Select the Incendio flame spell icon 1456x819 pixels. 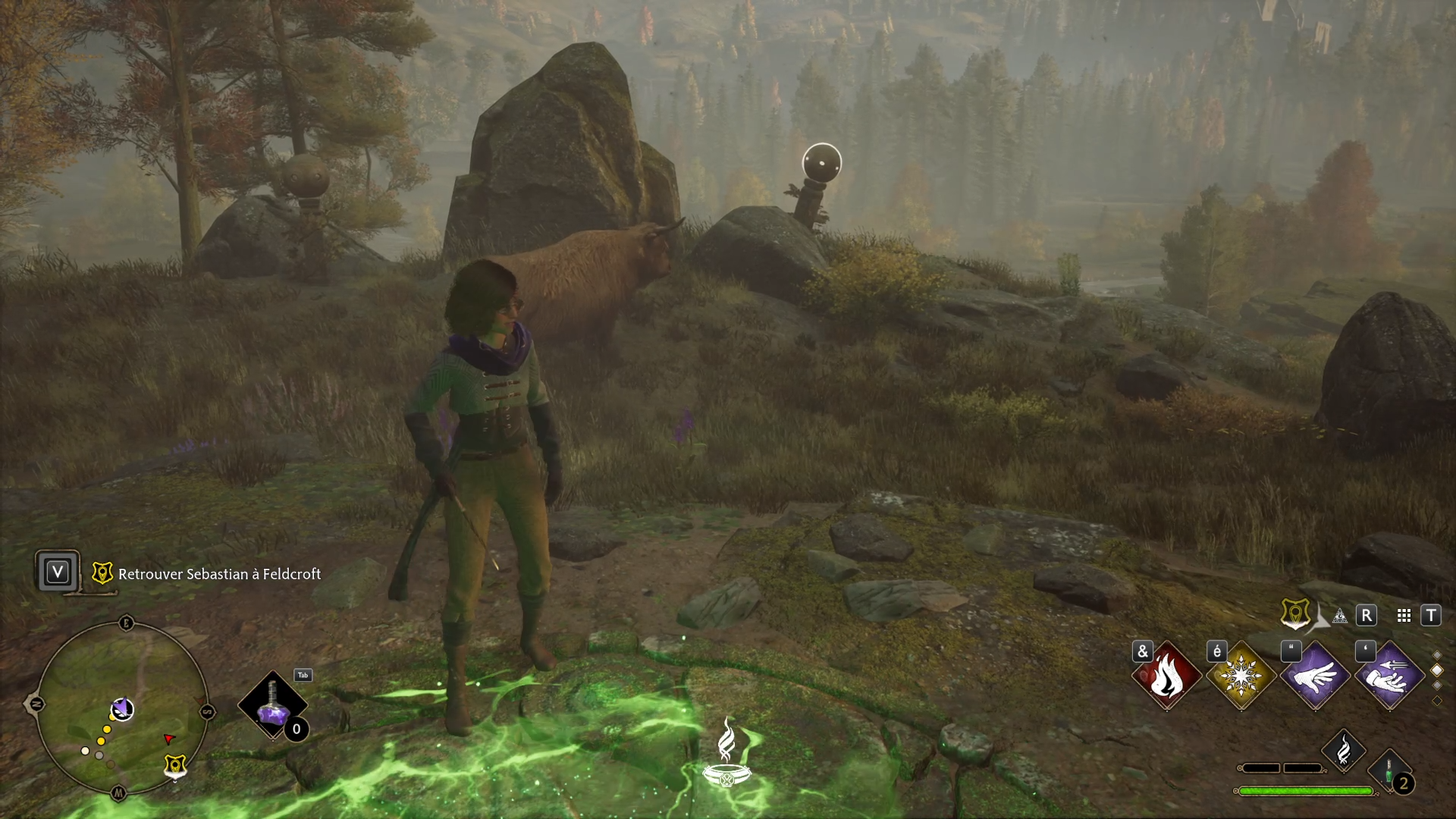[x=1166, y=675]
